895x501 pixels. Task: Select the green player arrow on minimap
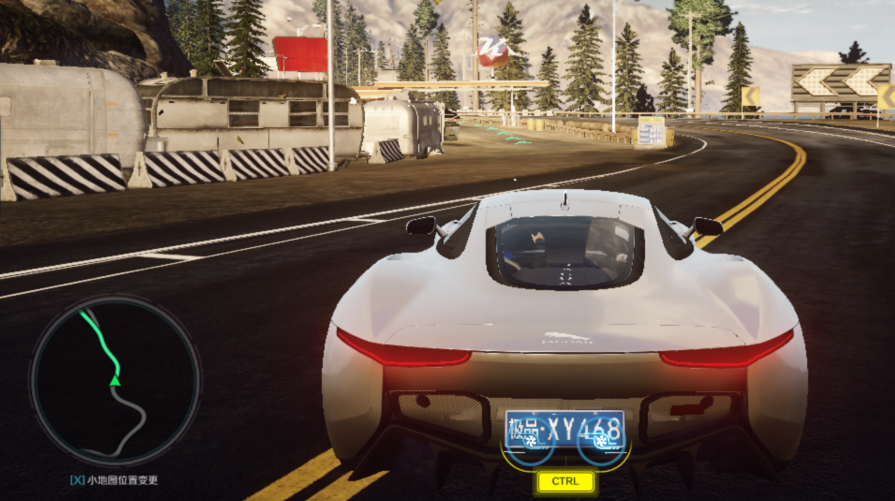[115, 379]
